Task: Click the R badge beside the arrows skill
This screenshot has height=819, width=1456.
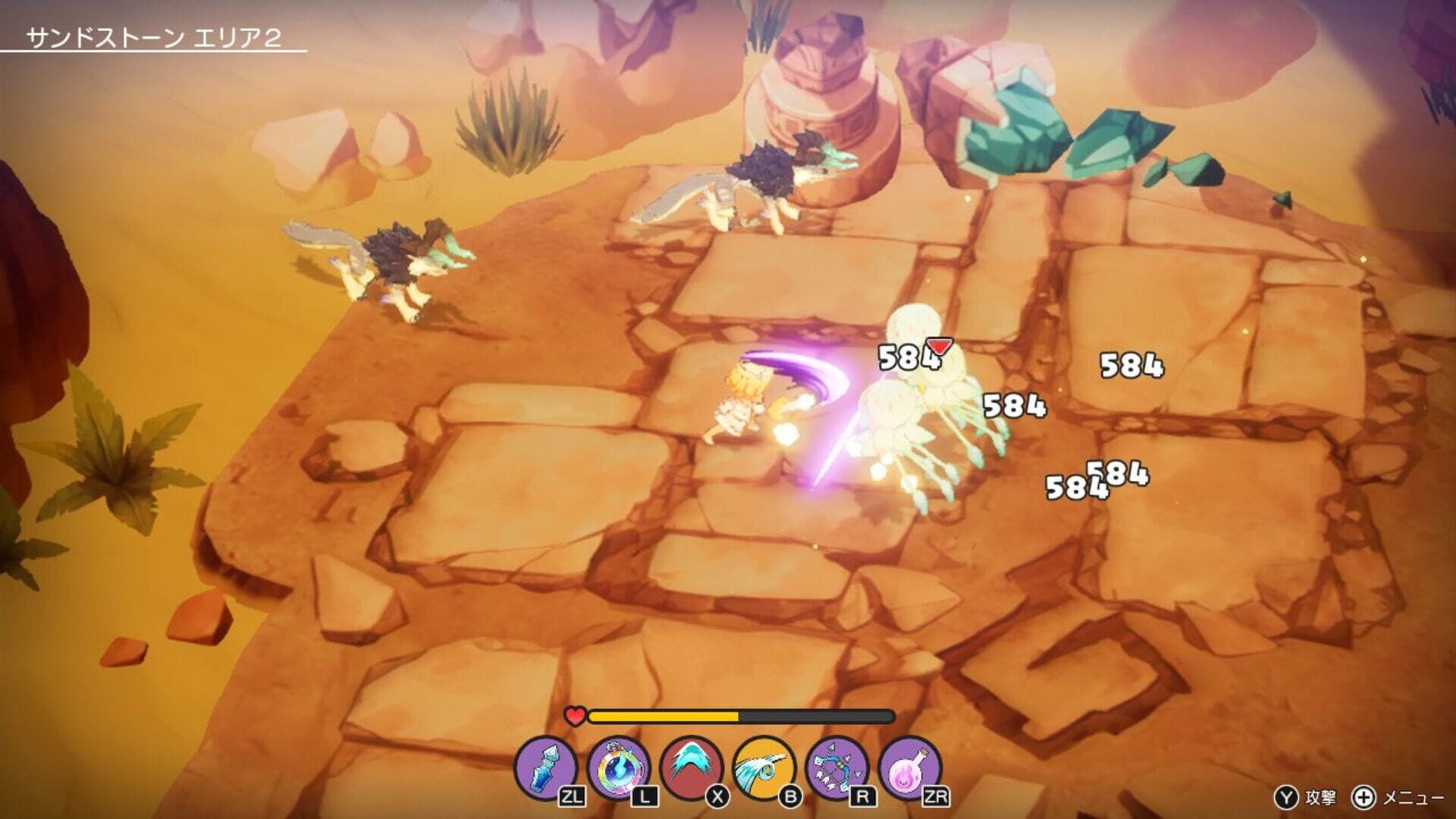Action: [x=862, y=796]
